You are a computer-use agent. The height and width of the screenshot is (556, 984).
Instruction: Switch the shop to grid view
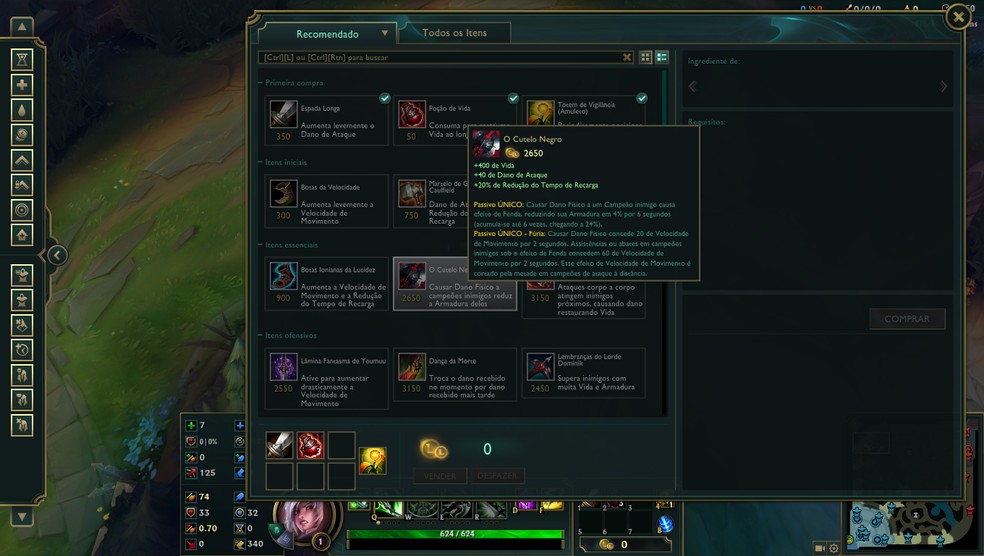pyautogui.click(x=645, y=58)
